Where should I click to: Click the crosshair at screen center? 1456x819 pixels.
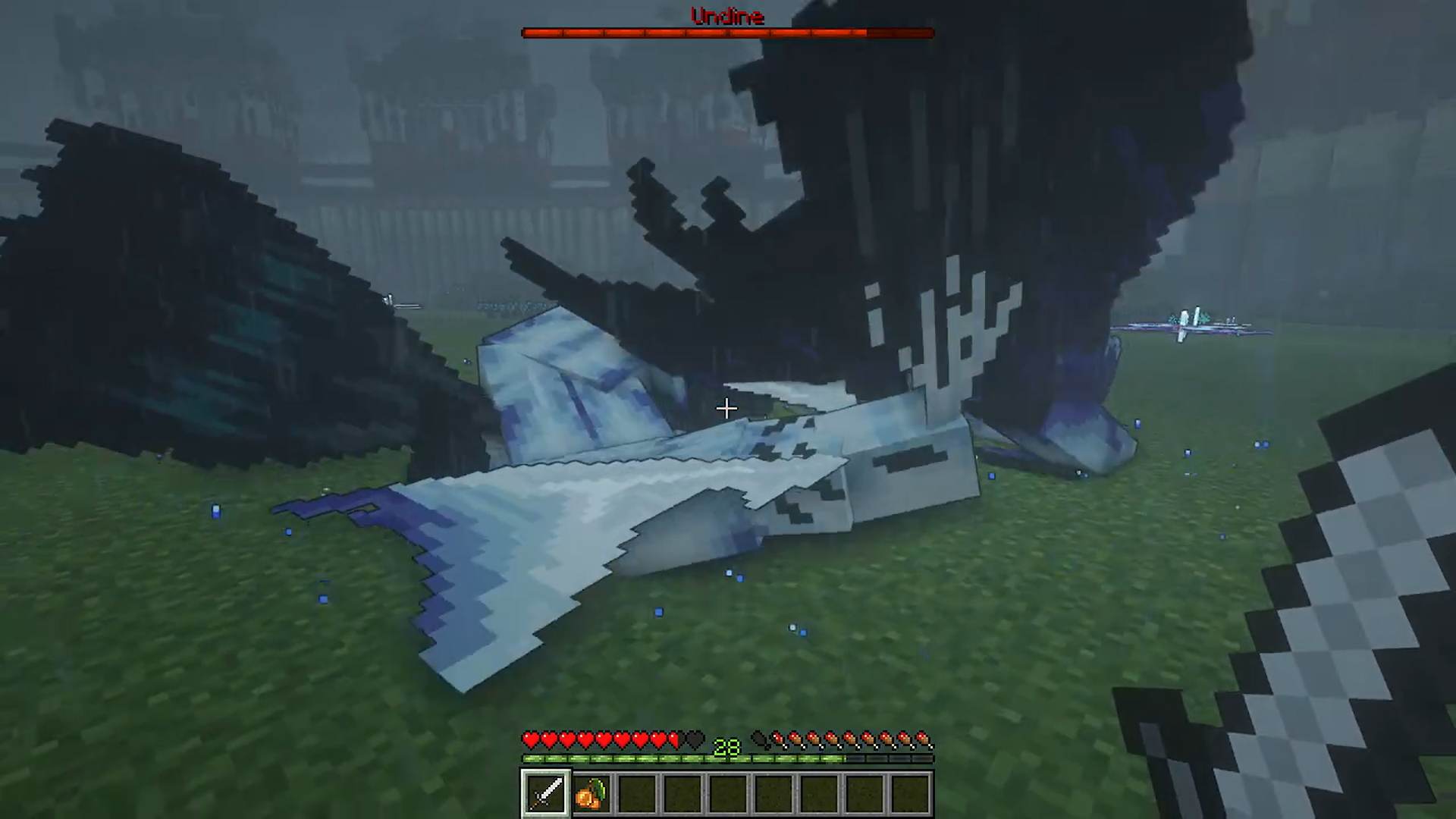click(x=726, y=409)
